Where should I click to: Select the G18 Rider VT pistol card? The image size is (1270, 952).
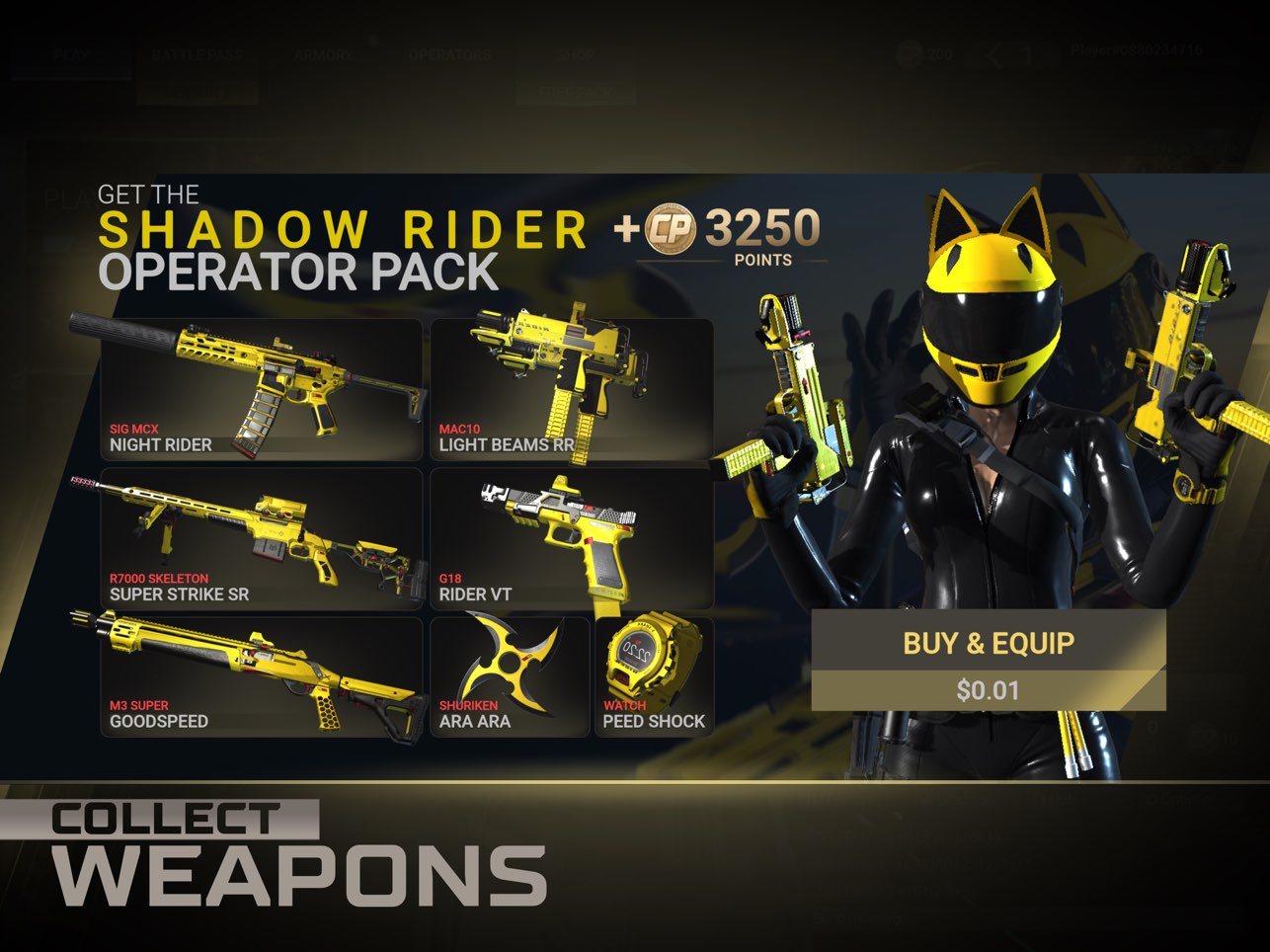pyautogui.click(x=572, y=539)
